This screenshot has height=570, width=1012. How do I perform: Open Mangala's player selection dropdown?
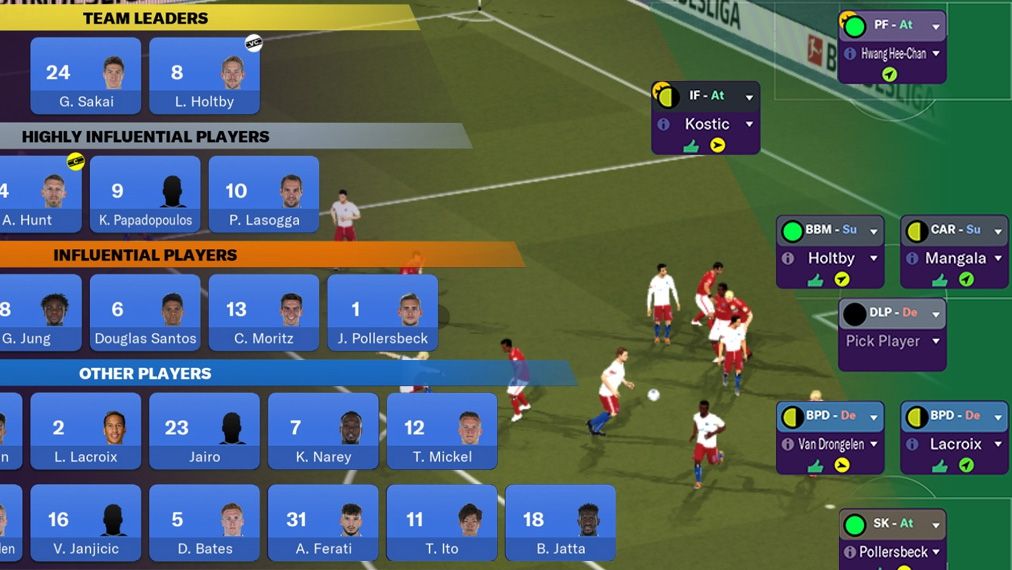997,258
